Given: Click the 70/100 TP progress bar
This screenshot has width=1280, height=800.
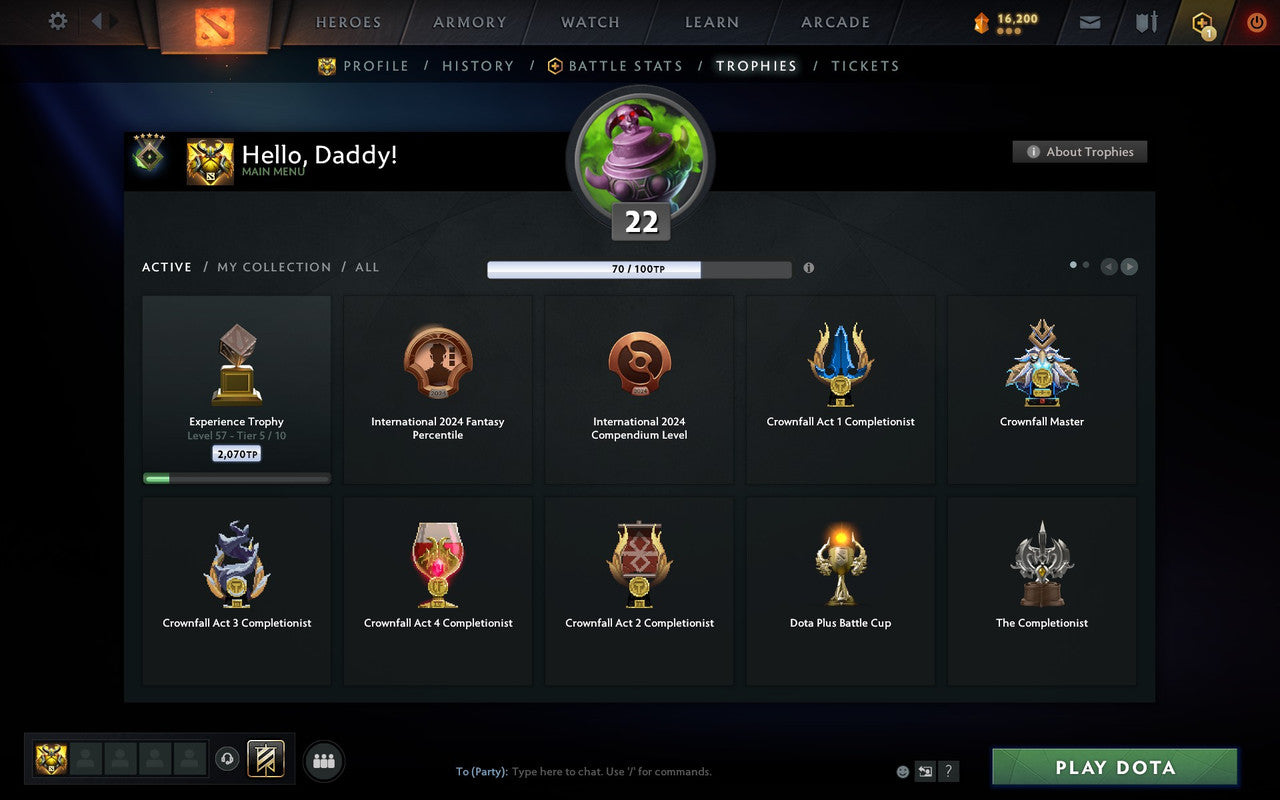Looking at the screenshot, I should tap(640, 268).
